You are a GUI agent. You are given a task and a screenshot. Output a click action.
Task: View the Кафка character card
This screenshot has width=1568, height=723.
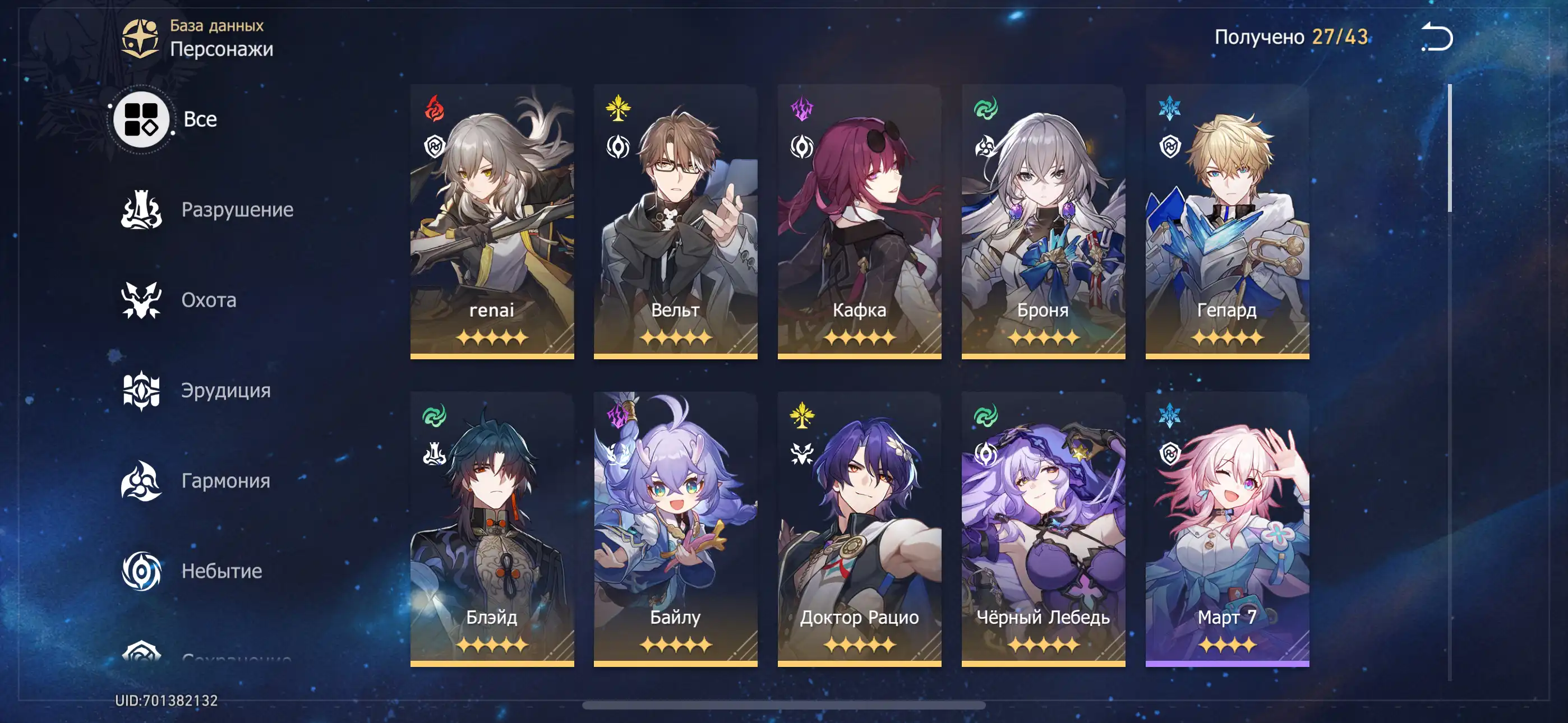pyautogui.click(x=860, y=221)
